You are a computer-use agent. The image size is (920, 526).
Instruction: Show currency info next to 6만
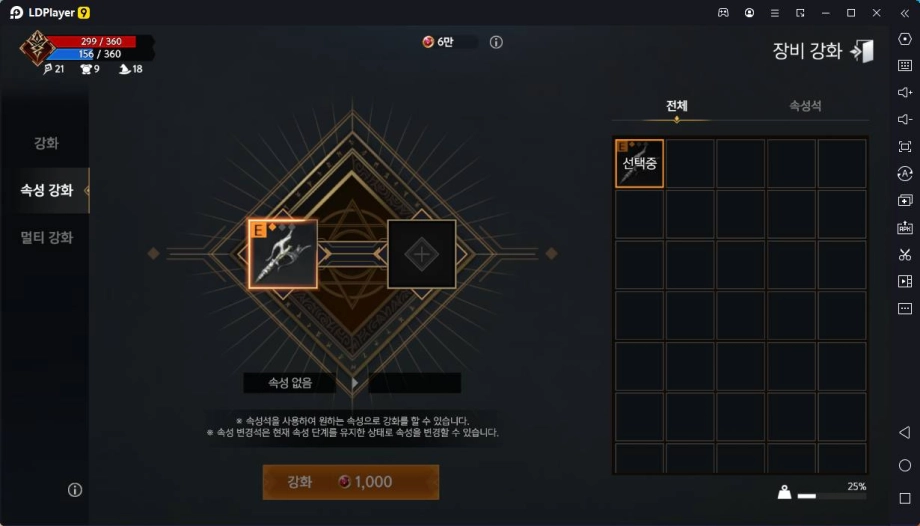496,42
